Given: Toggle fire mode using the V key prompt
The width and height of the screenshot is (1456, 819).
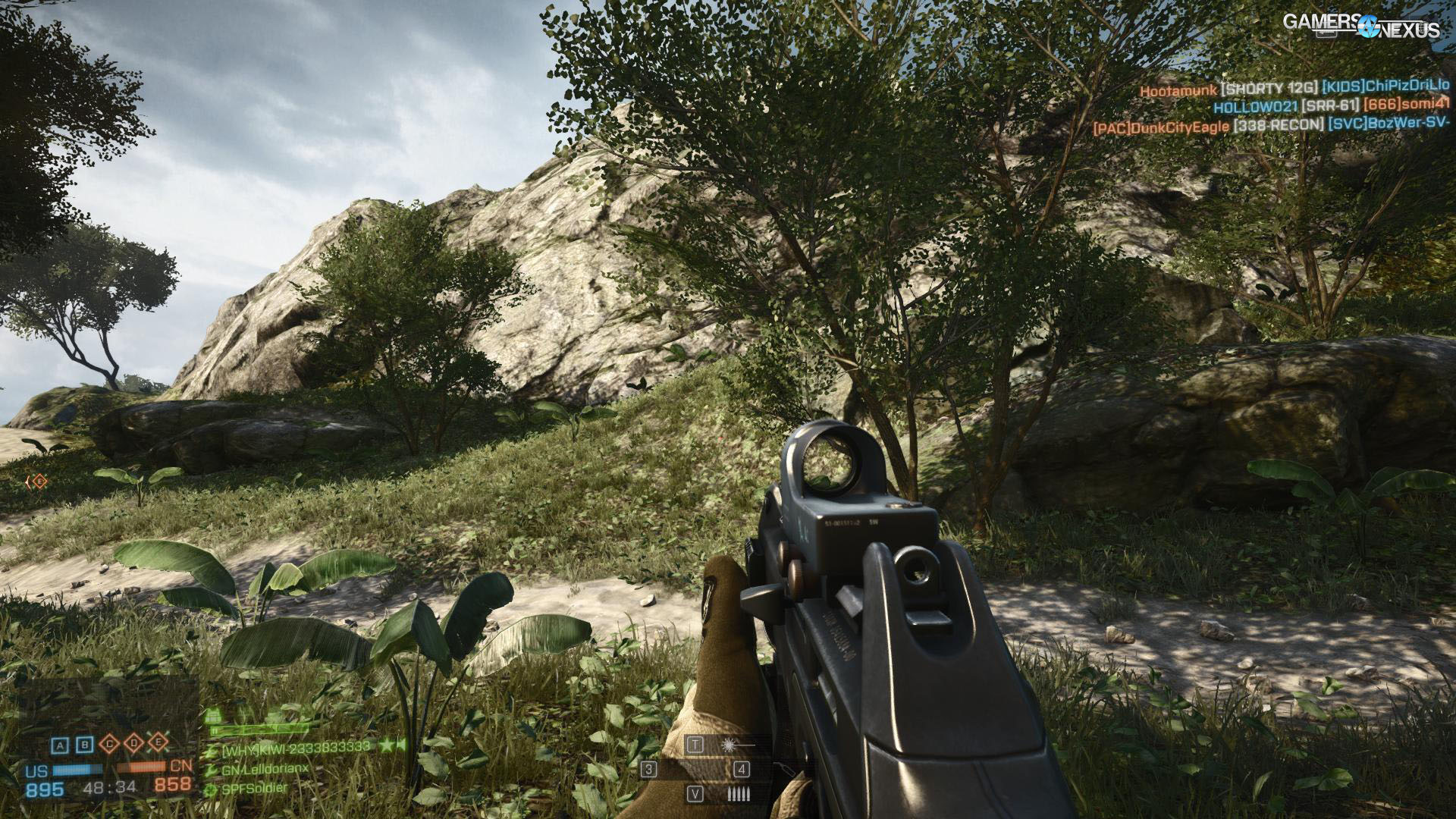Looking at the screenshot, I should click(x=695, y=793).
